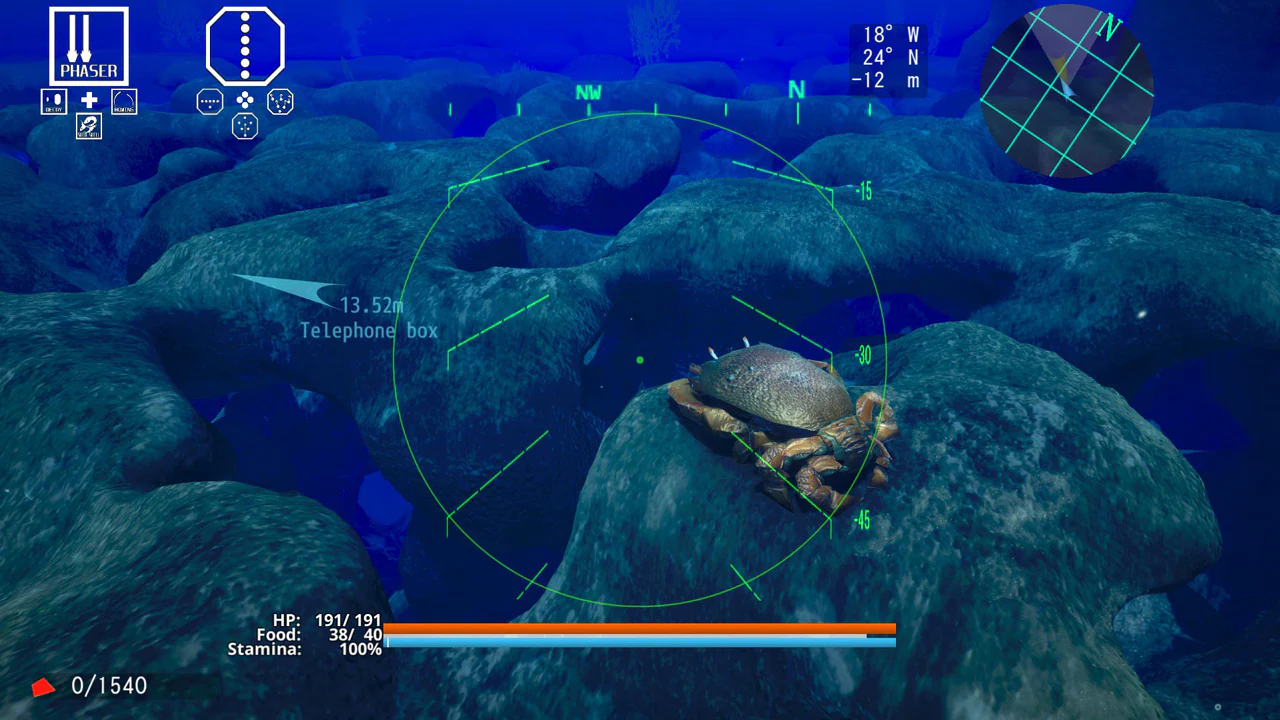This screenshot has width=1280, height=720.
Task: Select the large octagon formation indicator
Action: click(245, 45)
